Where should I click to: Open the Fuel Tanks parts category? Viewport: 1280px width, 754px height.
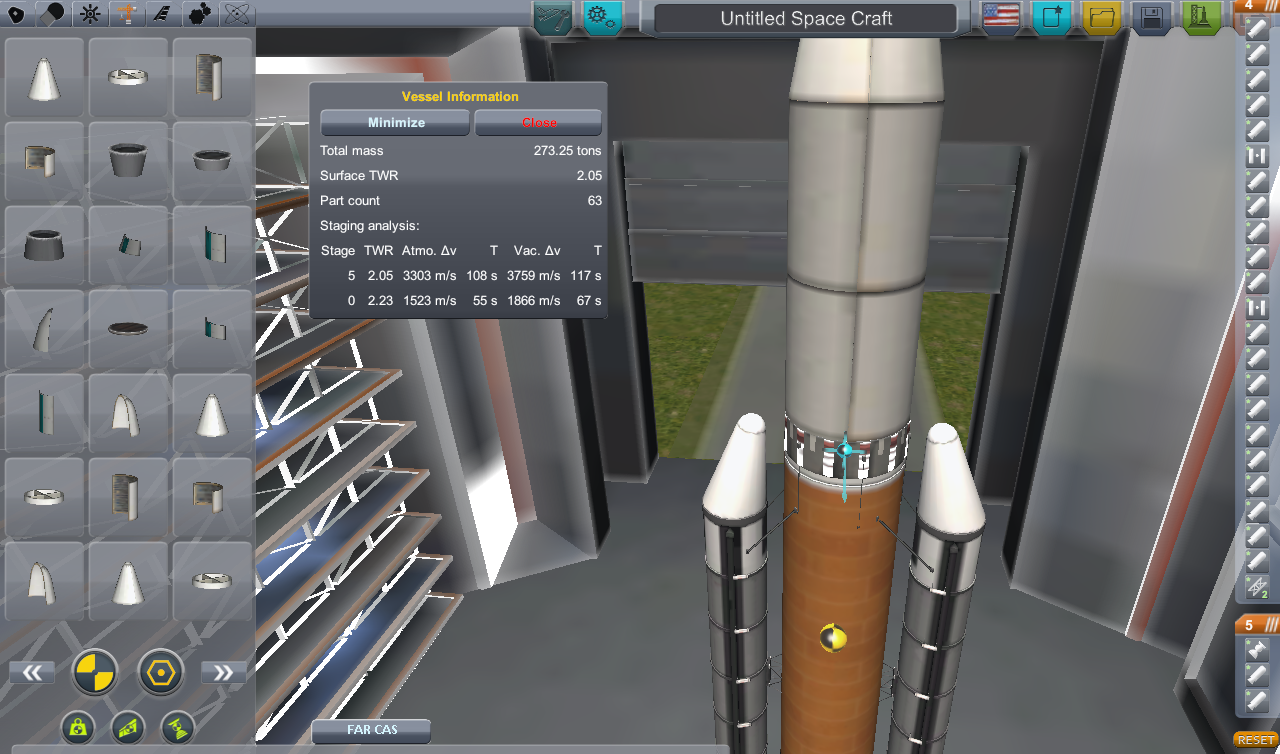pos(53,14)
